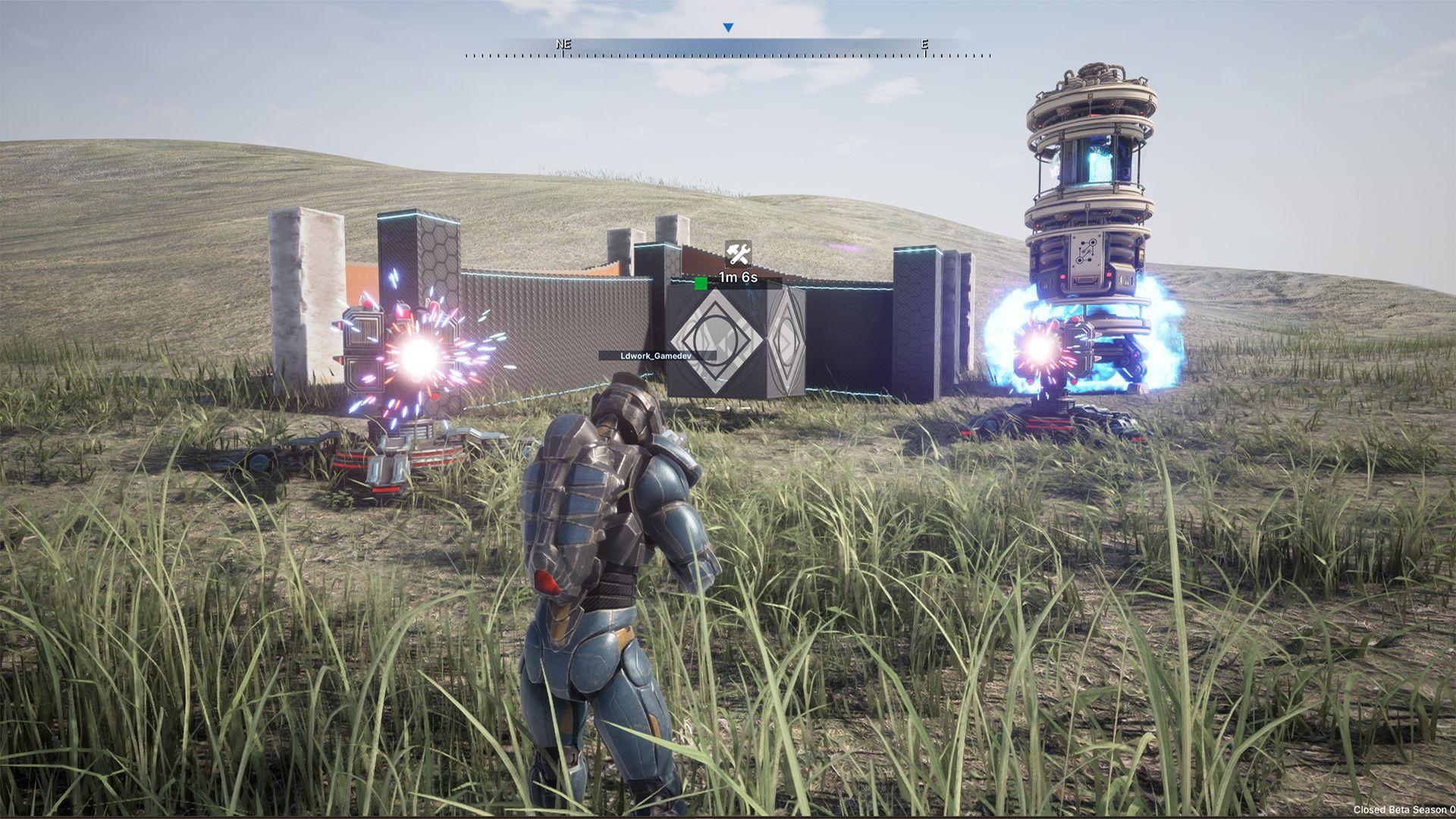Select the NE marker on the compass
1456x819 pixels.
[x=562, y=45]
